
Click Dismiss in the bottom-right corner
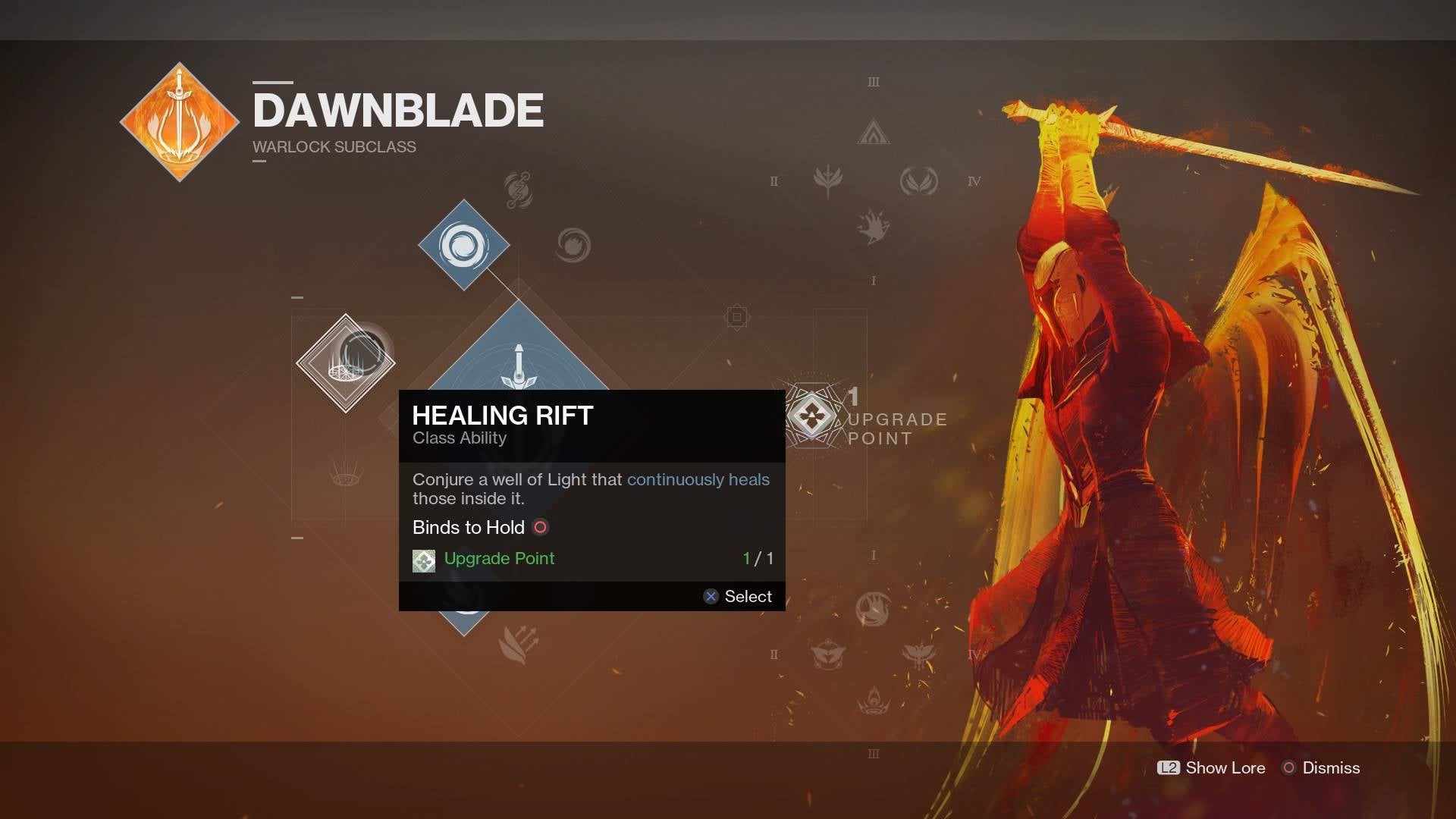[1332, 768]
